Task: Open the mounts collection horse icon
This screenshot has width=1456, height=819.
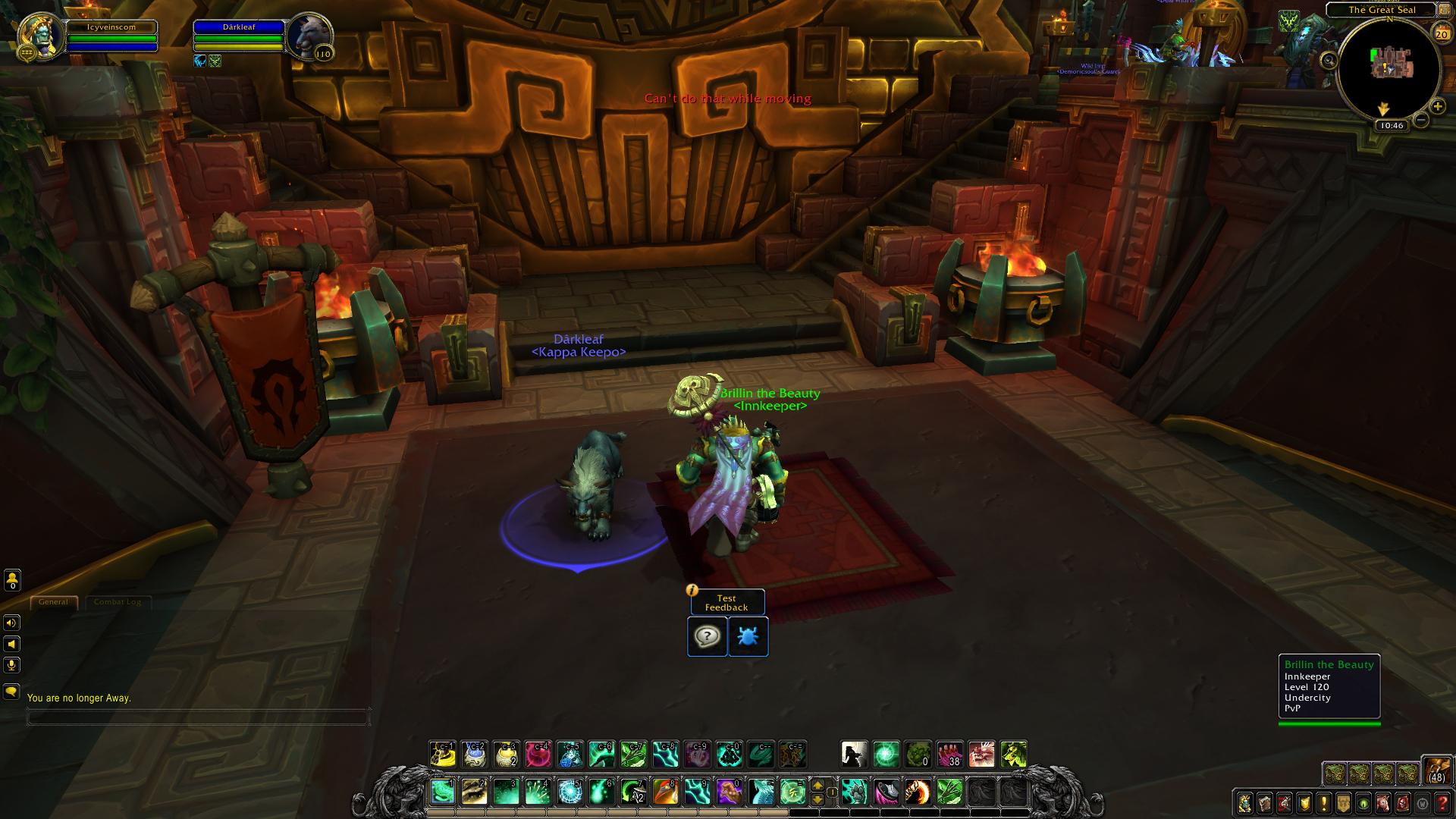Action: click(1383, 803)
